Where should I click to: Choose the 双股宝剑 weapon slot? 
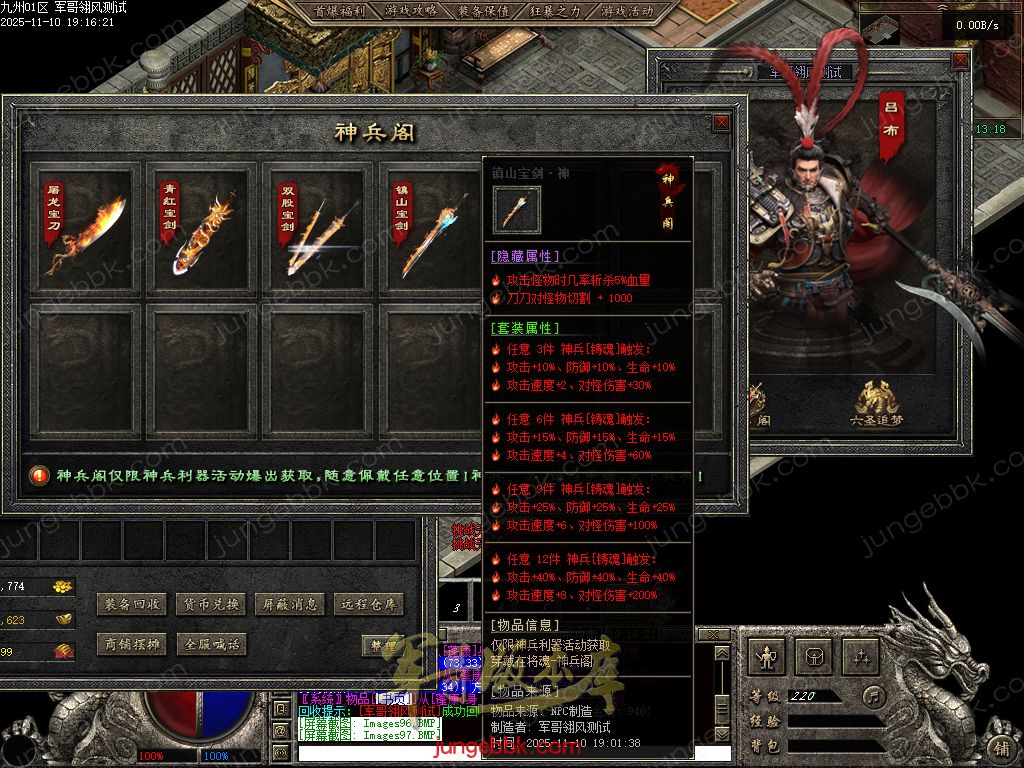point(319,229)
